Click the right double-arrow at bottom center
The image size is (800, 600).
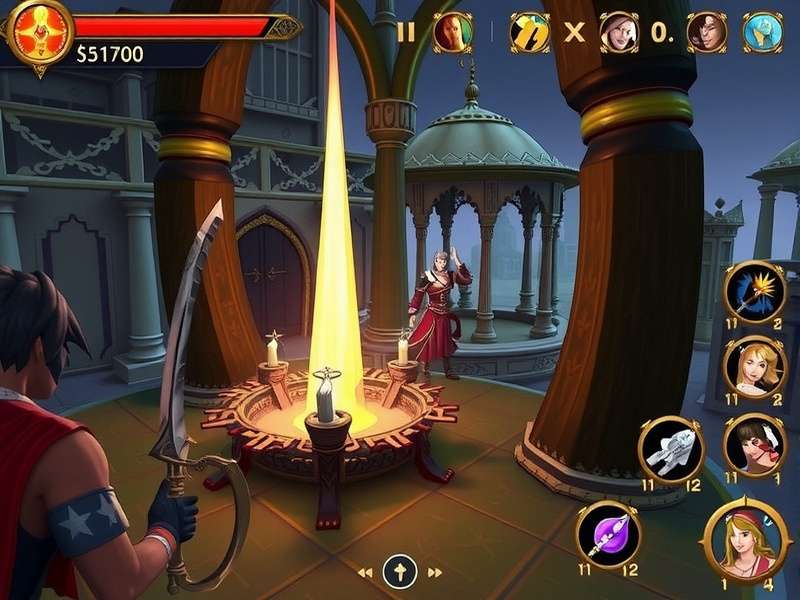[435, 573]
